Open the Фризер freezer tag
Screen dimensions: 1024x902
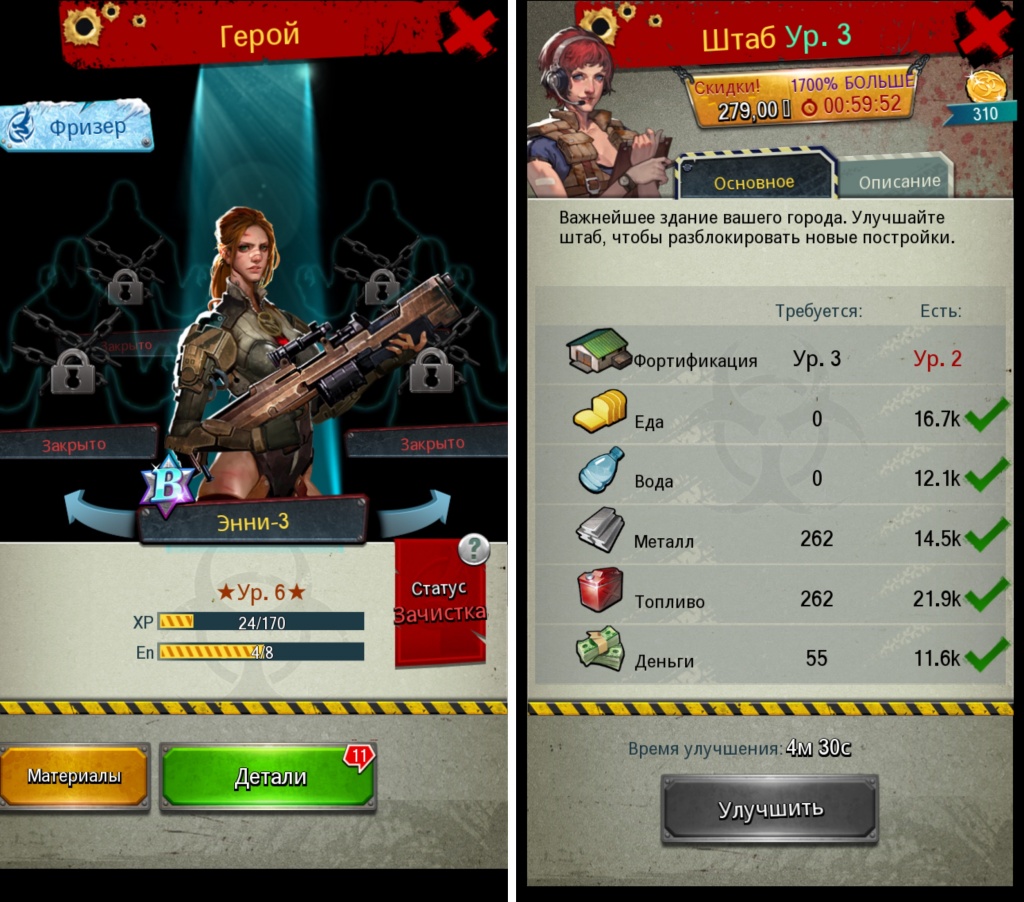[77, 127]
